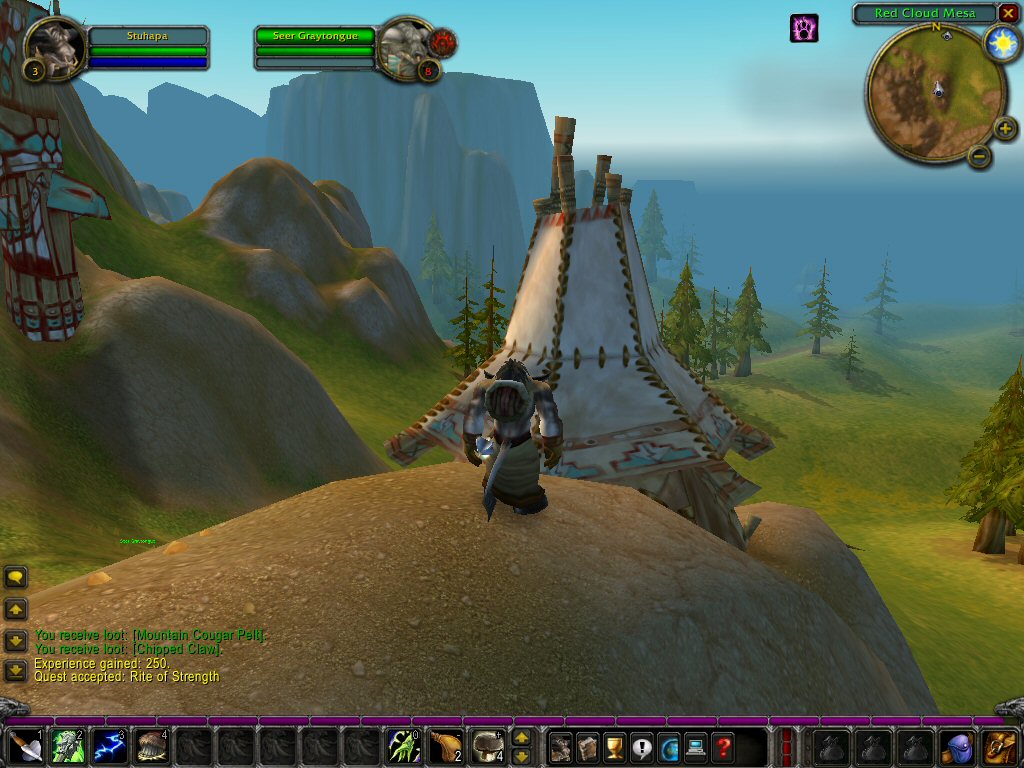The width and height of the screenshot is (1024, 768).
Task: Open the world map globe button
Action: click(669, 747)
